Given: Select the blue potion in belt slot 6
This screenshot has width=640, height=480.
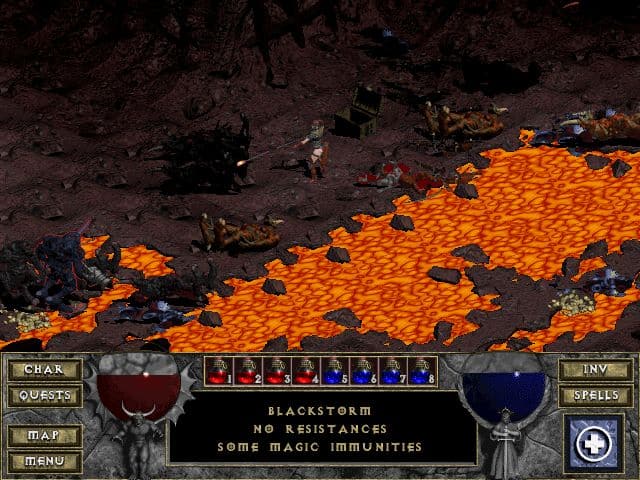Looking at the screenshot, I should point(365,372).
